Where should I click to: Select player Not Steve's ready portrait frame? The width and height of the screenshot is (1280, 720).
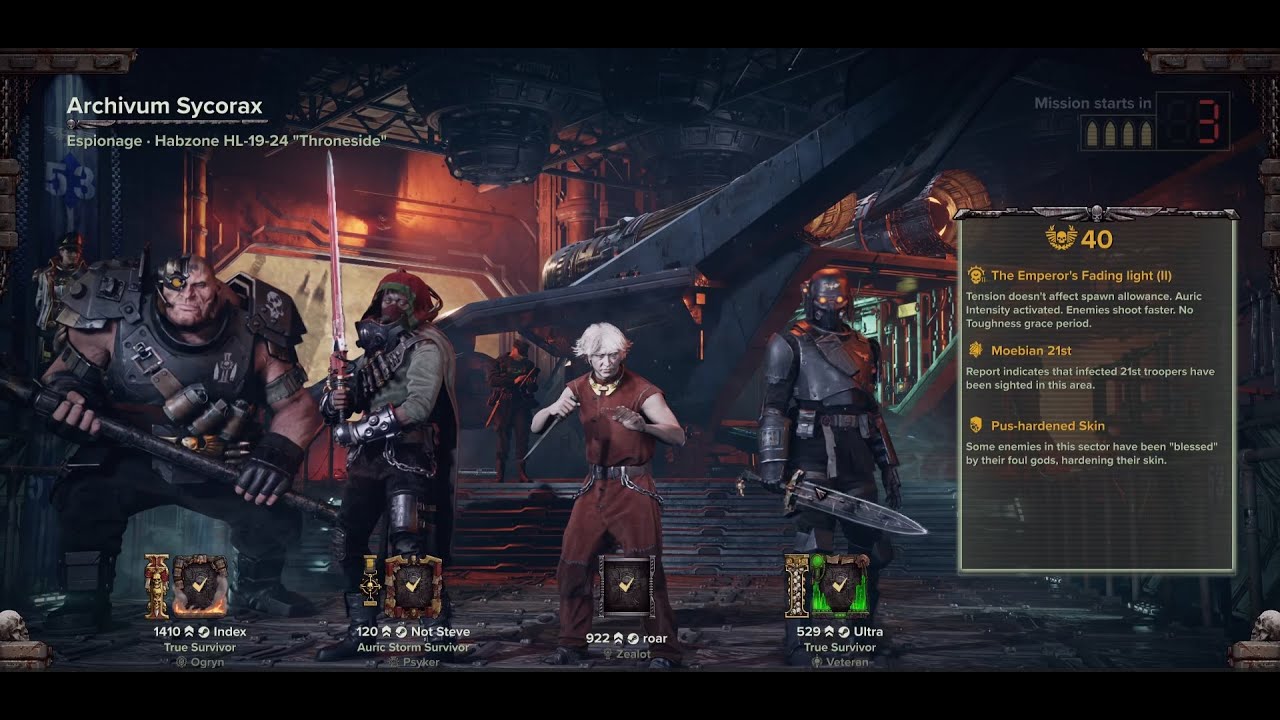point(413,586)
